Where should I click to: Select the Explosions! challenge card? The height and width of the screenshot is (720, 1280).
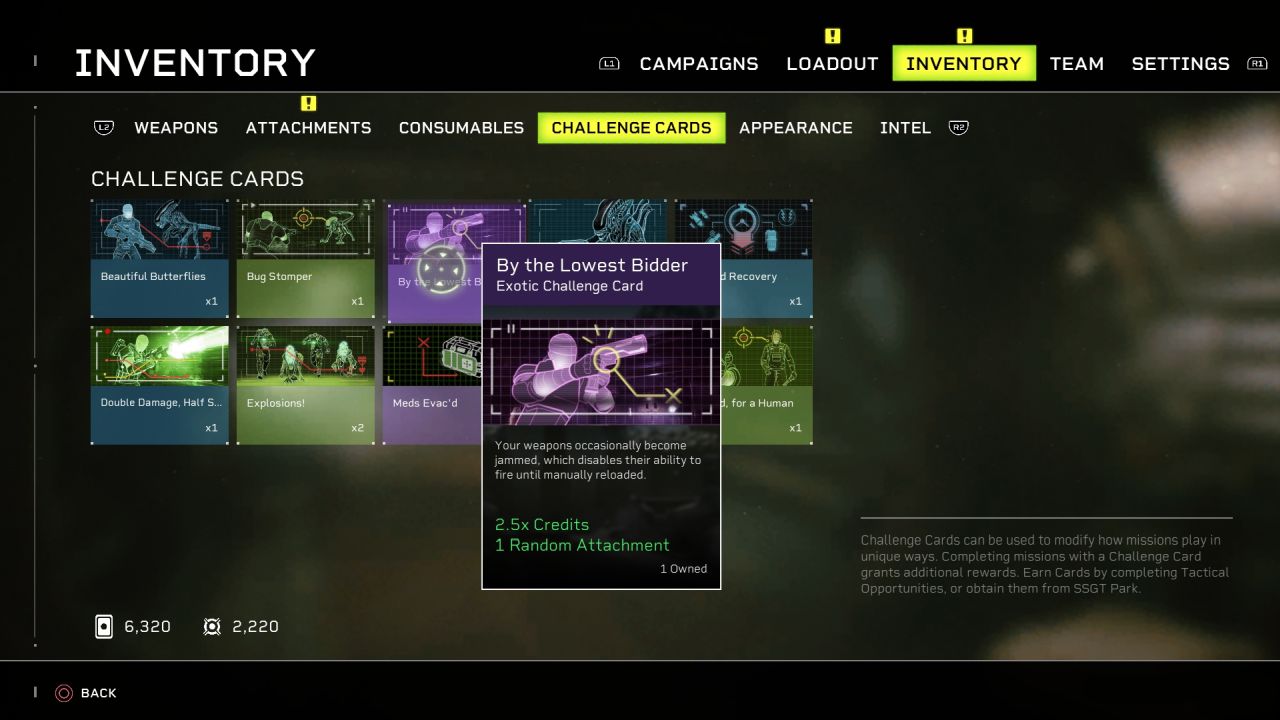tap(305, 384)
